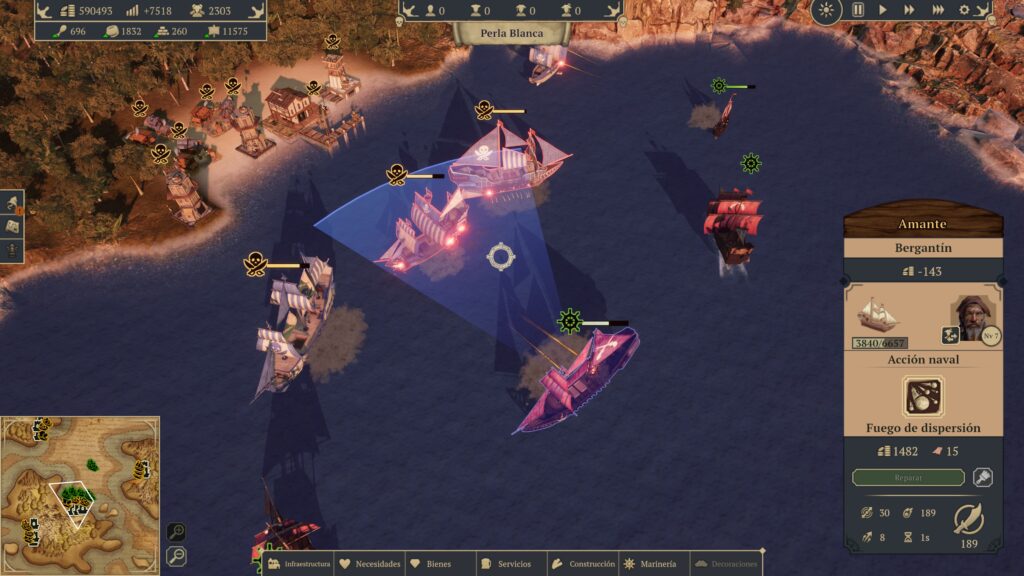
Task: Pause the game speed
Action: tap(857, 10)
